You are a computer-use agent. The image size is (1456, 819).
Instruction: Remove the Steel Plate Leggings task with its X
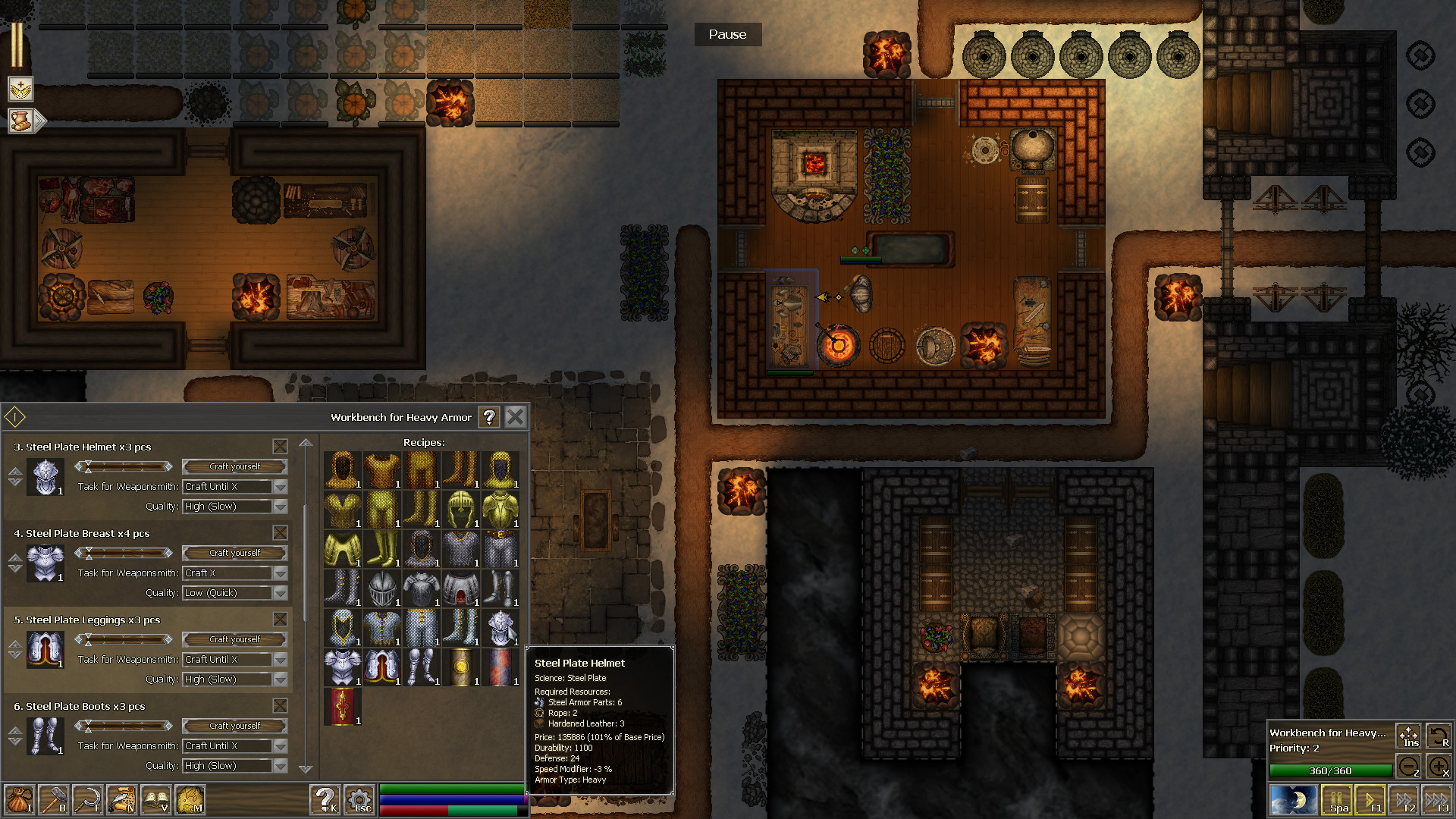(x=281, y=620)
